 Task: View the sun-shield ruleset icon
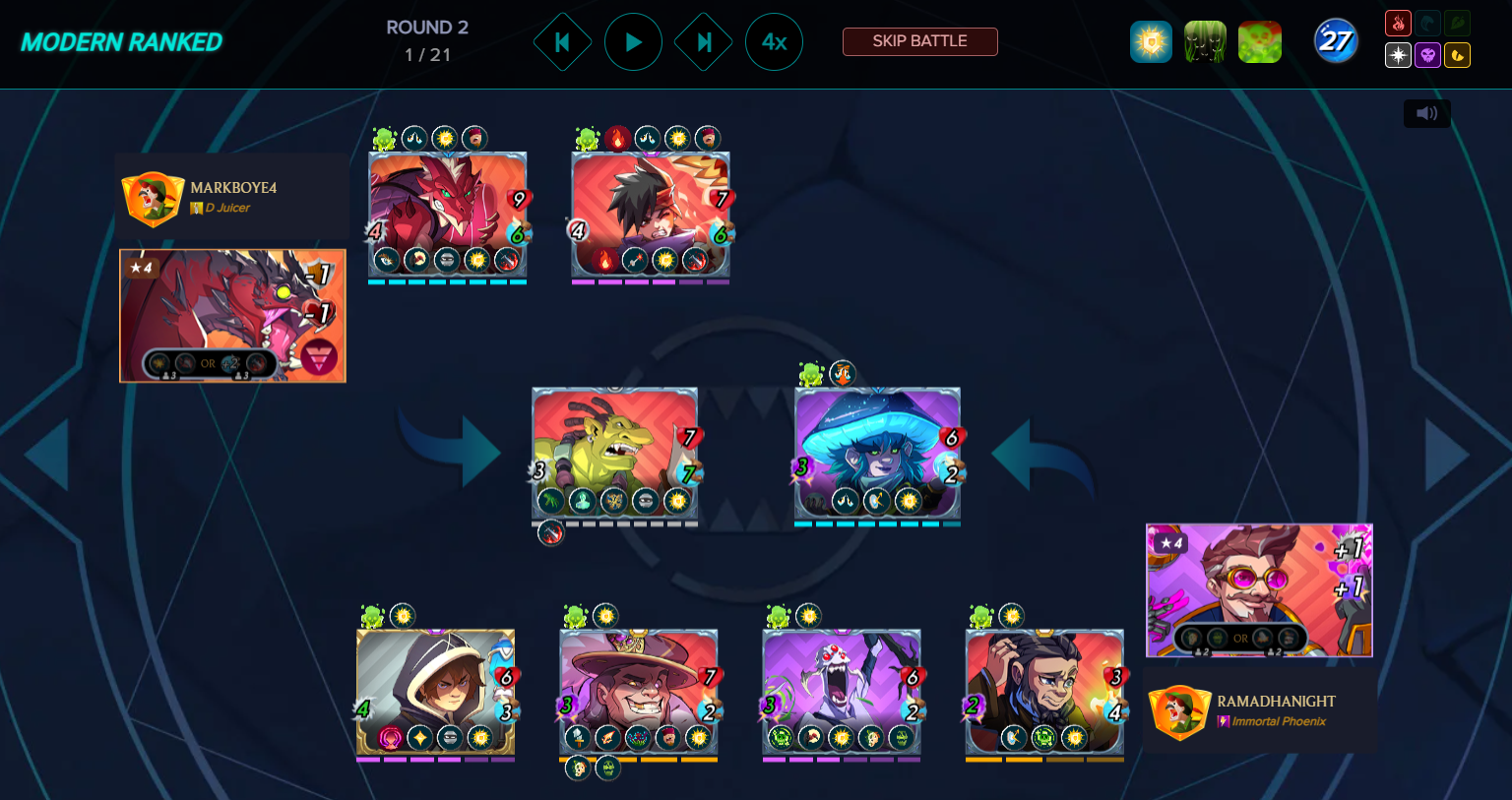click(x=1151, y=42)
